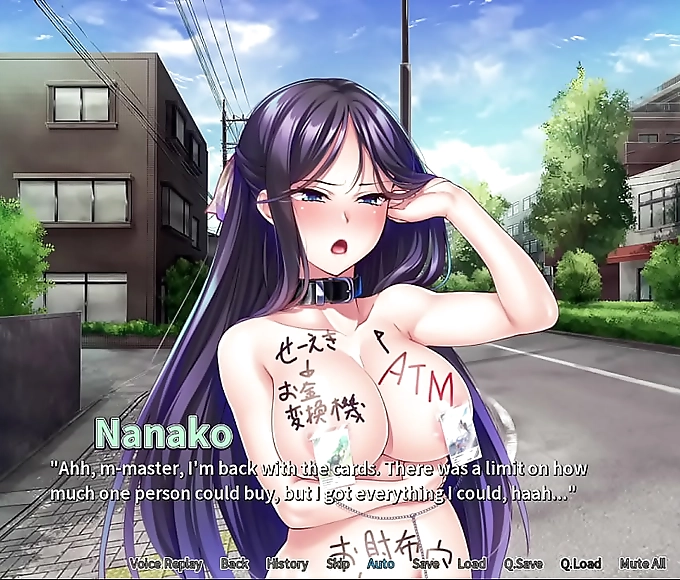Screen dimensions: 680x580
Task: Open the Save menu
Action: (x=425, y=564)
